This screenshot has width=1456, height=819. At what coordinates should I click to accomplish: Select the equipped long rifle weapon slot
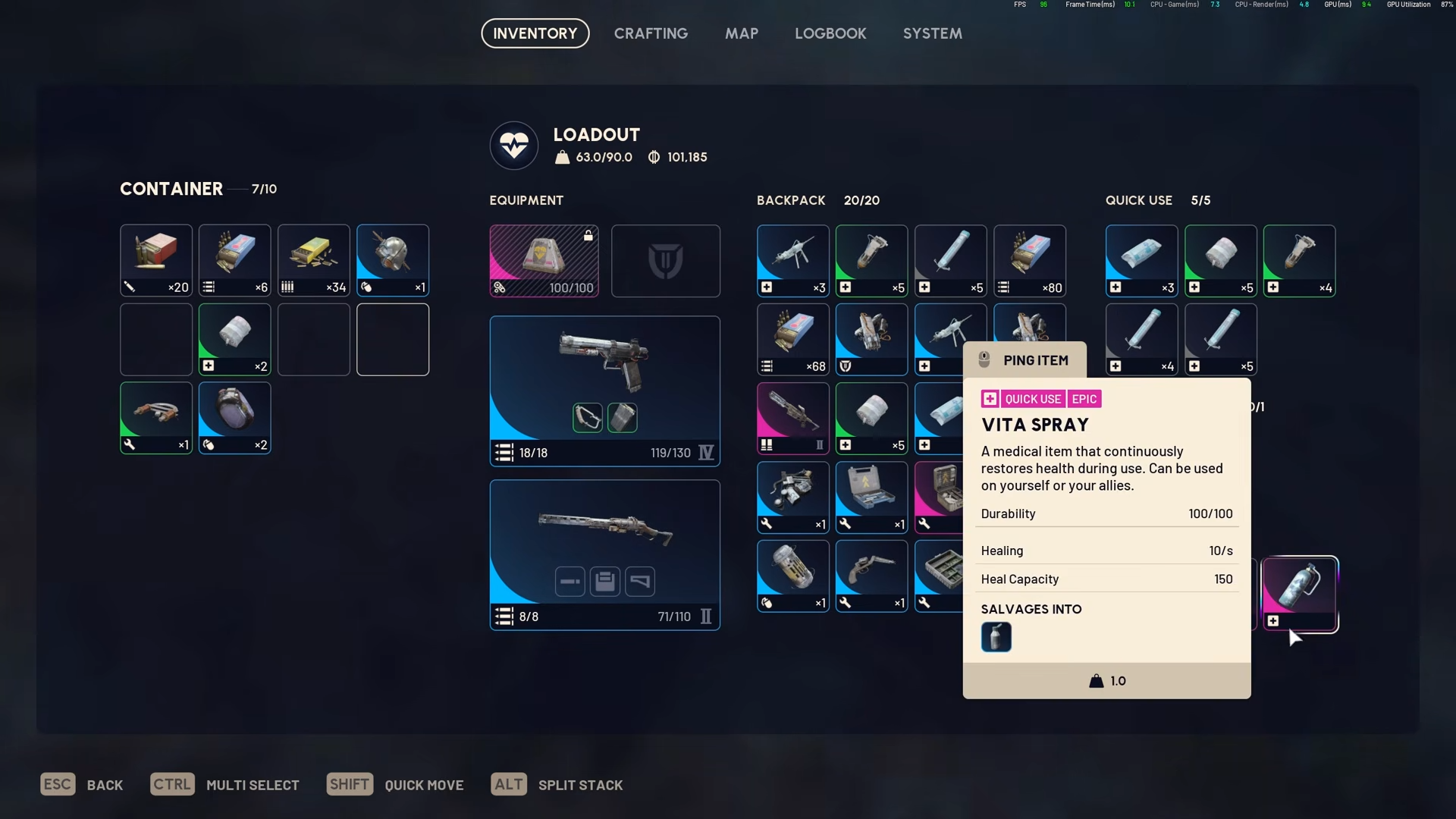tap(604, 554)
